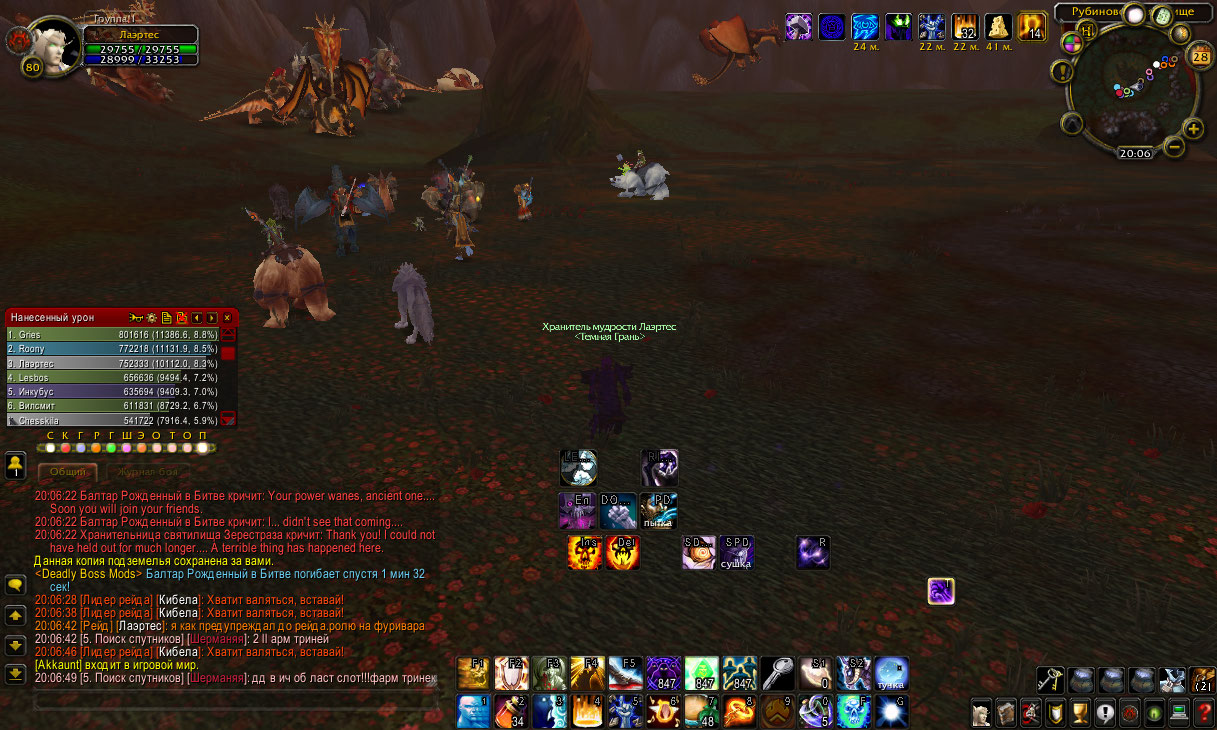The width and height of the screenshot is (1217, 730).
Task: Open the red question mark help button
Action: [x=1203, y=713]
